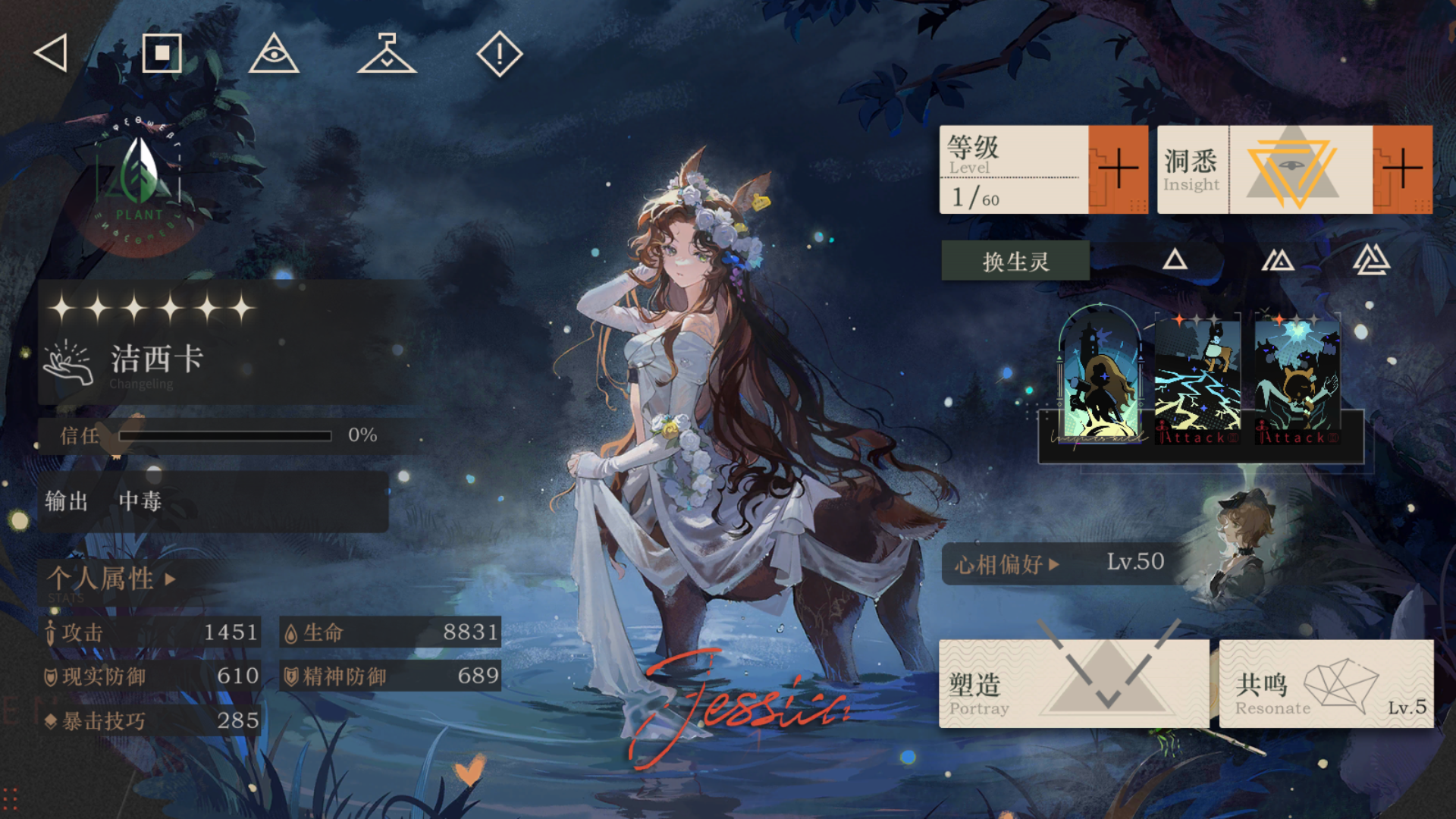
Task: Open the hanger wardrobe icon
Action: tap(387, 54)
